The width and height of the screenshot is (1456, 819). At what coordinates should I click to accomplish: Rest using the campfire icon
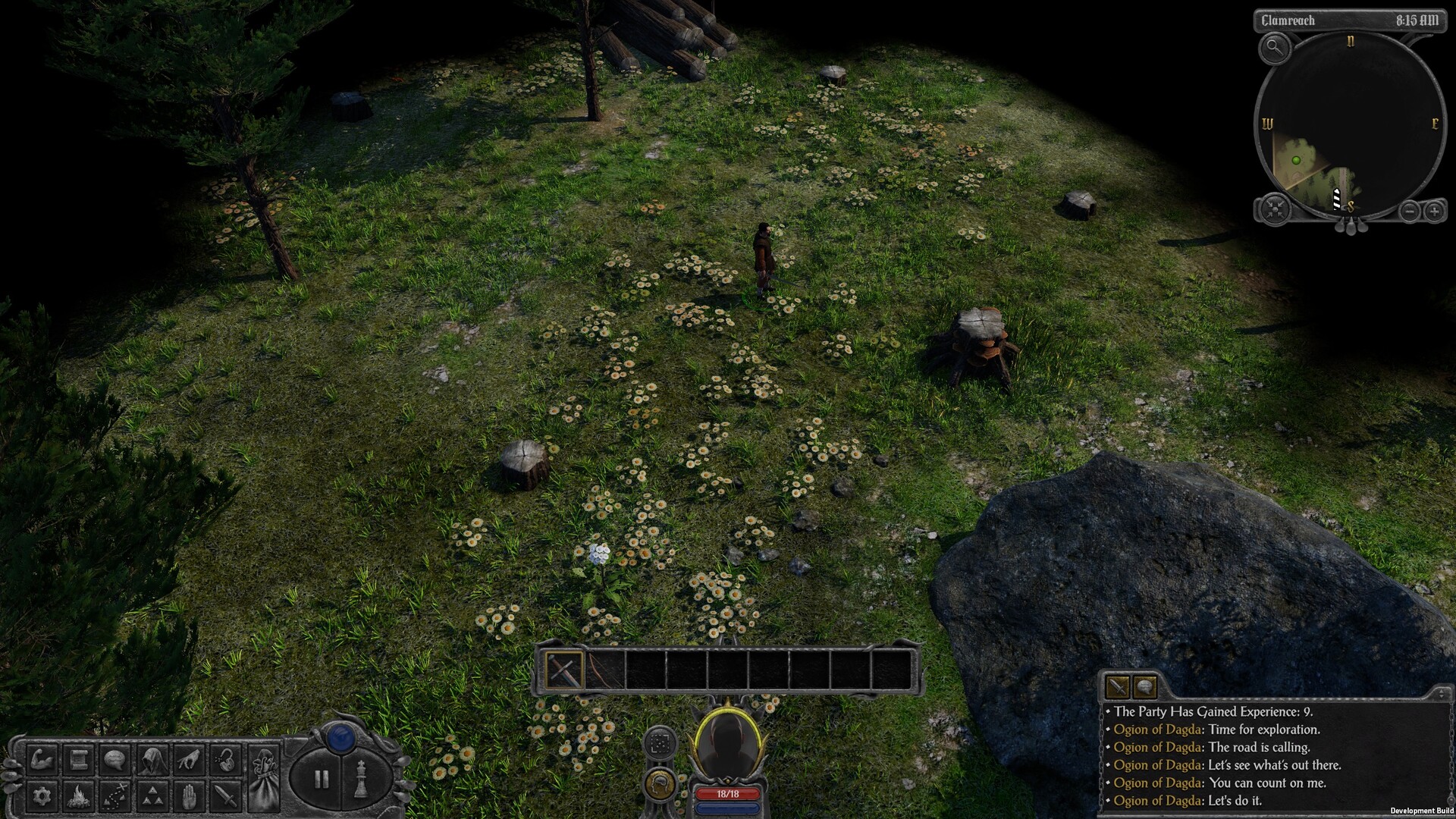(x=78, y=795)
